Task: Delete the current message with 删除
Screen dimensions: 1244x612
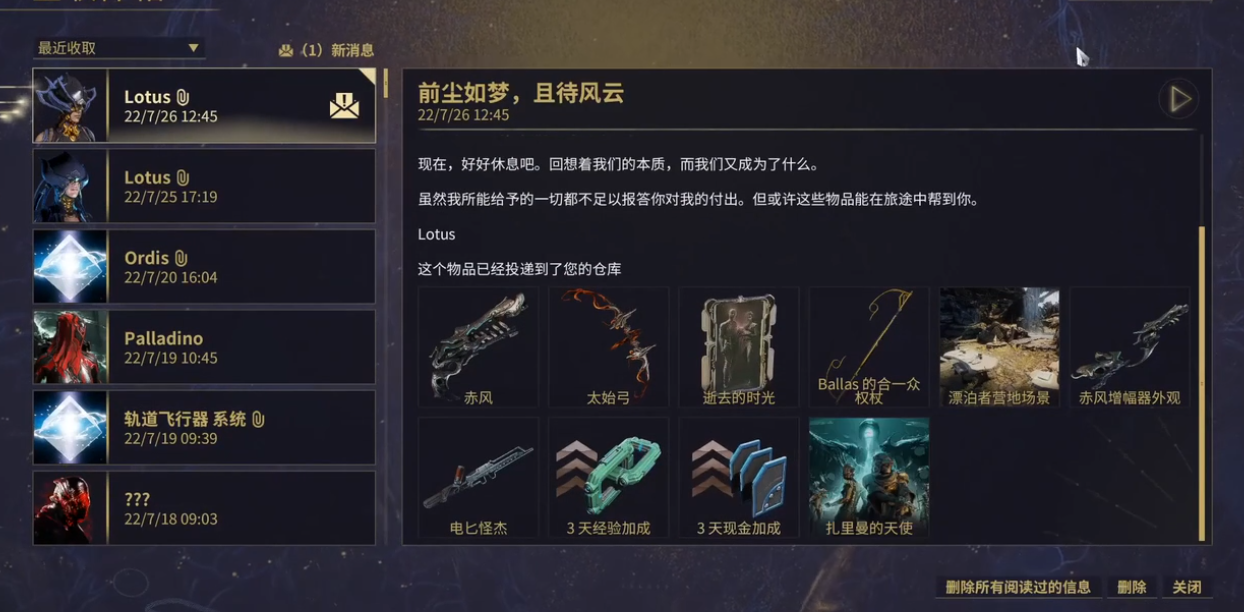Action: click(x=1131, y=587)
